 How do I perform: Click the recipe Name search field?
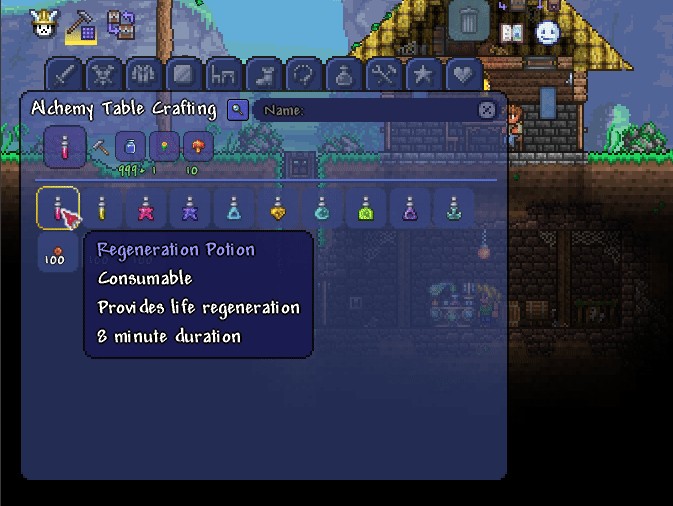click(365, 110)
